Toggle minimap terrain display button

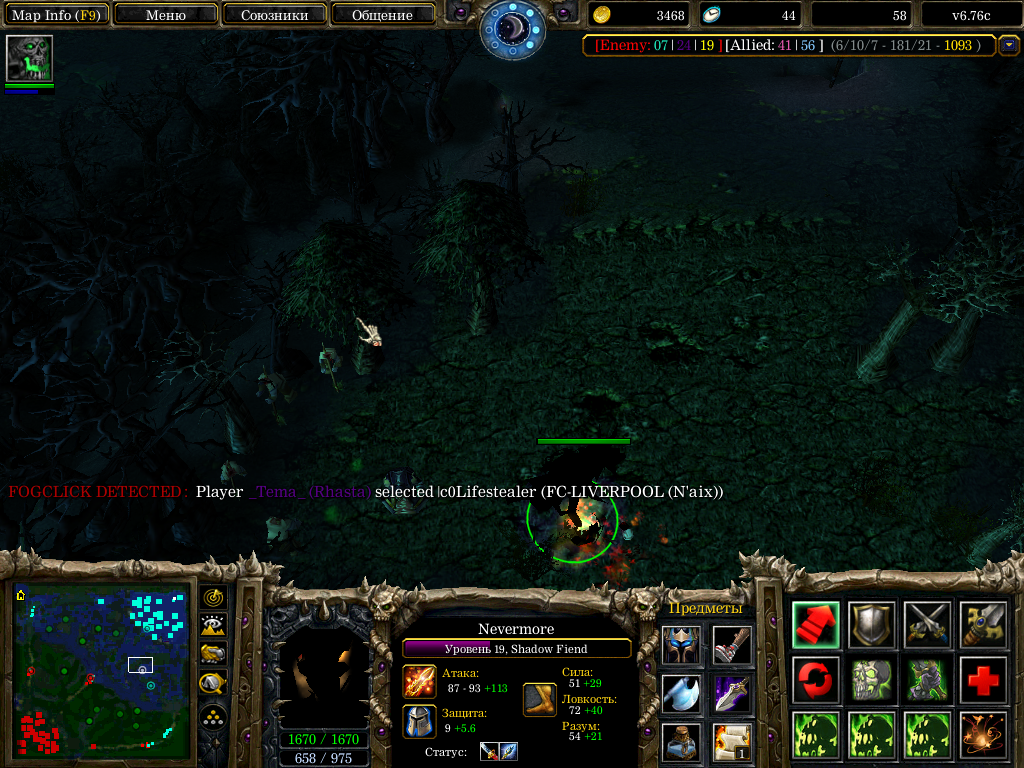click(x=213, y=626)
